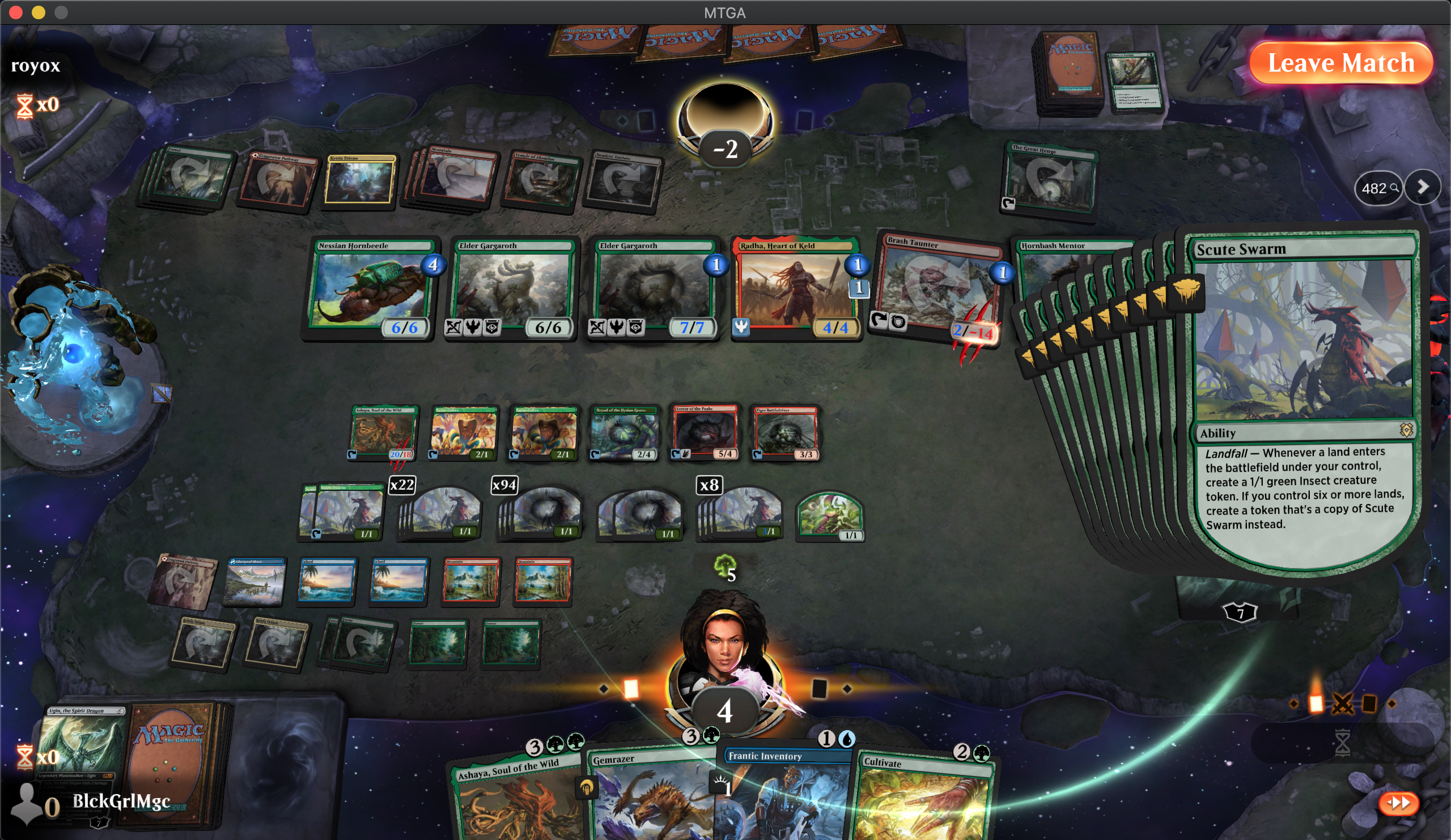Inspect The Great Henge artifact
Screen dimensions: 1451x840
pos(1051,181)
